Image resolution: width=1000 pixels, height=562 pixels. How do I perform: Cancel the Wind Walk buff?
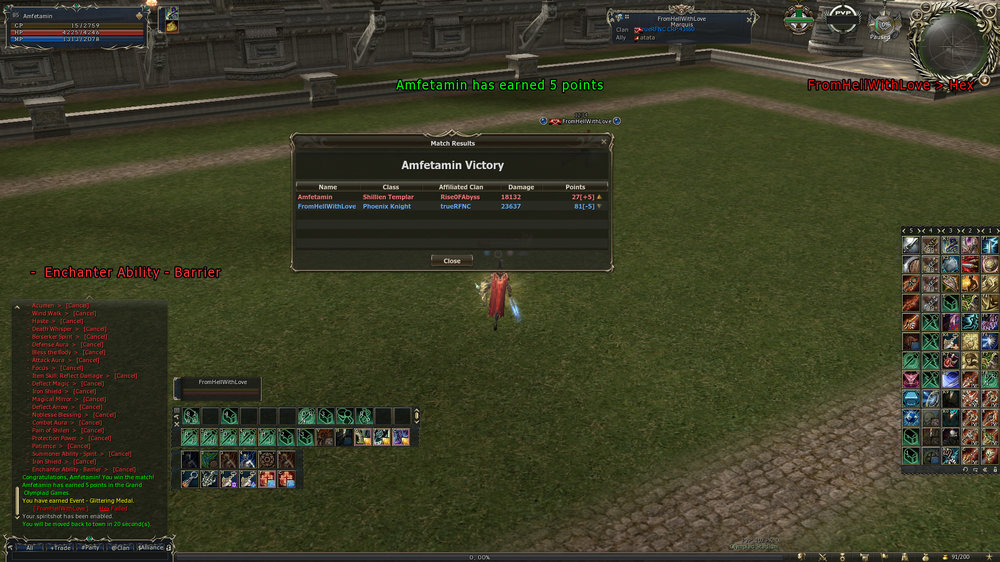pos(85,313)
